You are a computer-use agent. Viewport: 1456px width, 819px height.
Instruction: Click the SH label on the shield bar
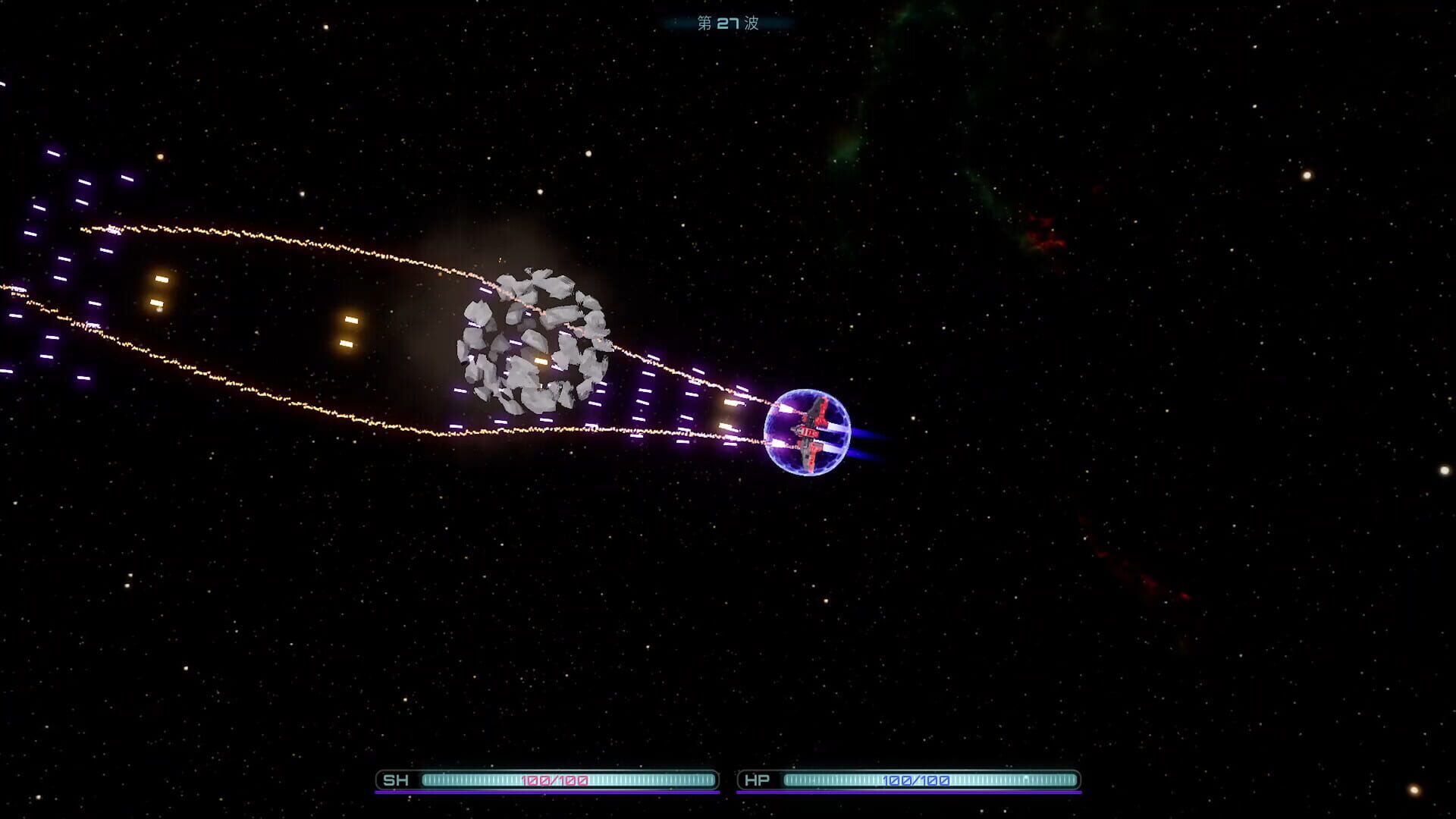397,779
